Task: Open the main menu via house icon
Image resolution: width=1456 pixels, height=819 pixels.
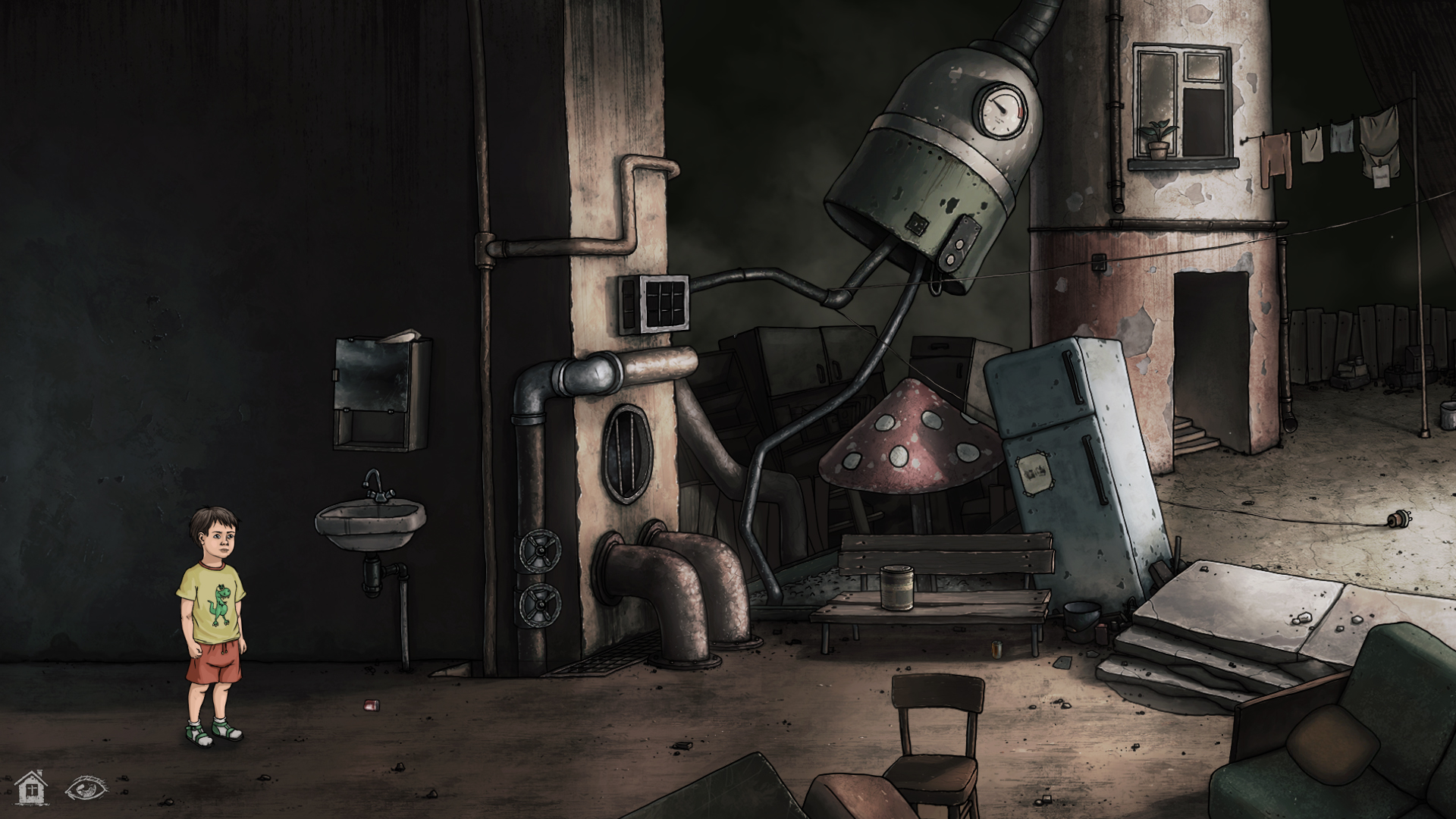Action: click(32, 786)
